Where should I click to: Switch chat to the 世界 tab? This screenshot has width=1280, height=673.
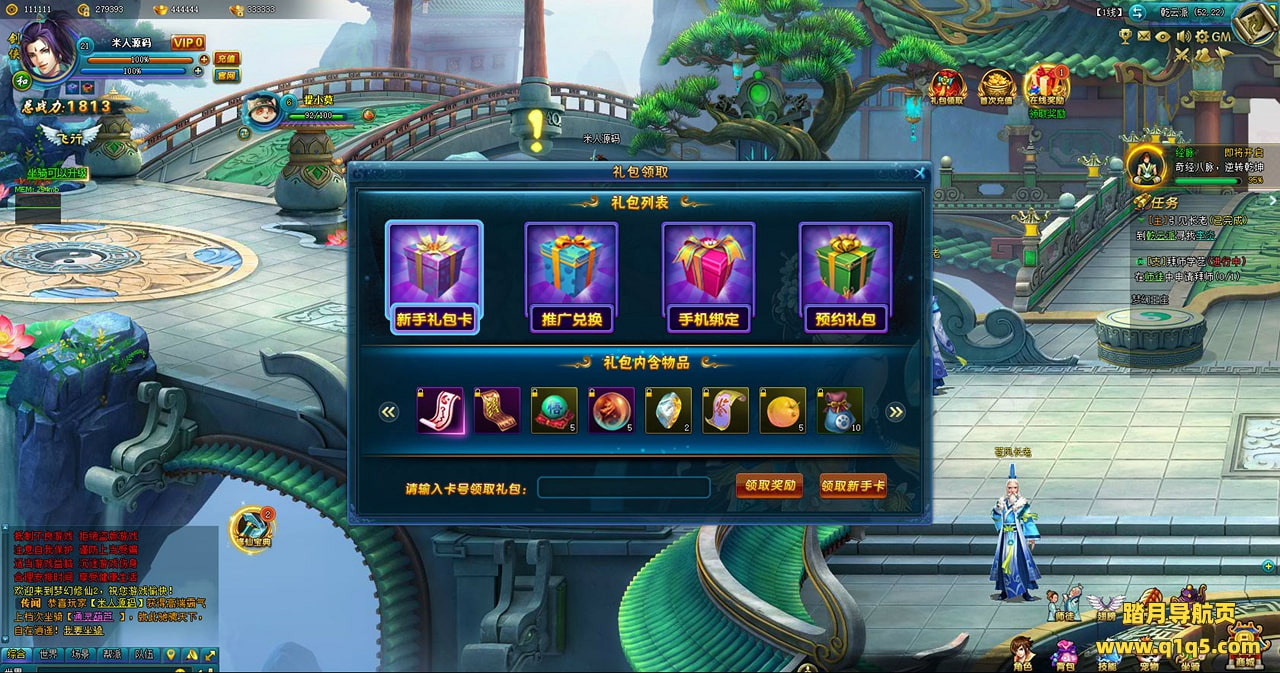coord(48,655)
